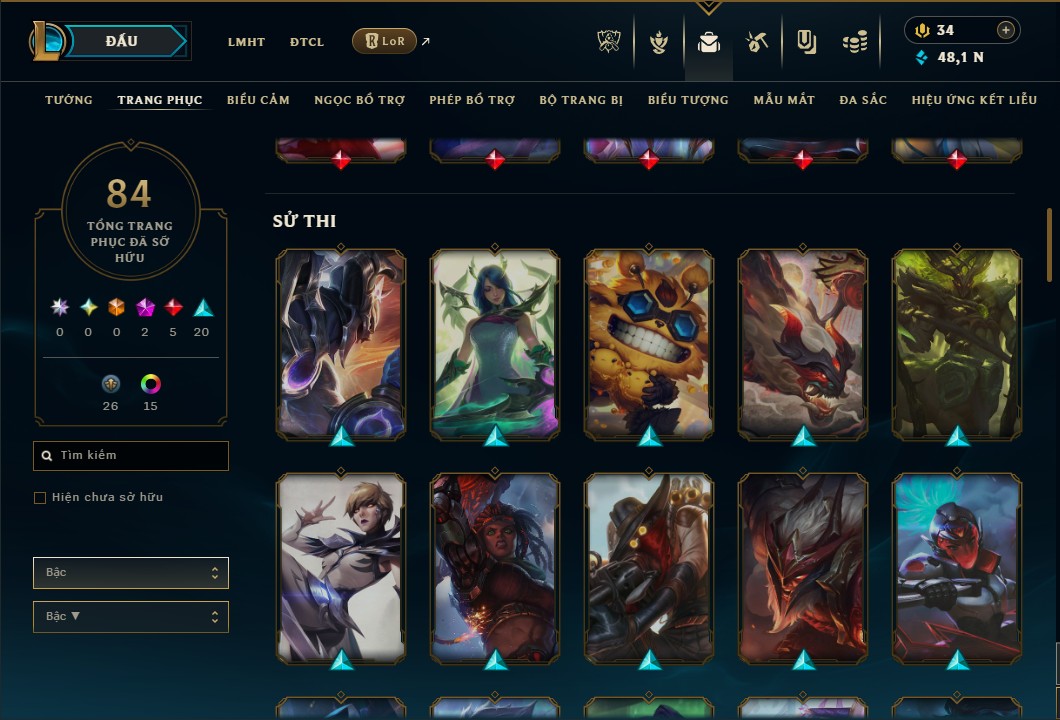Show the BIỂU TƯỢNG tab

coord(688,100)
